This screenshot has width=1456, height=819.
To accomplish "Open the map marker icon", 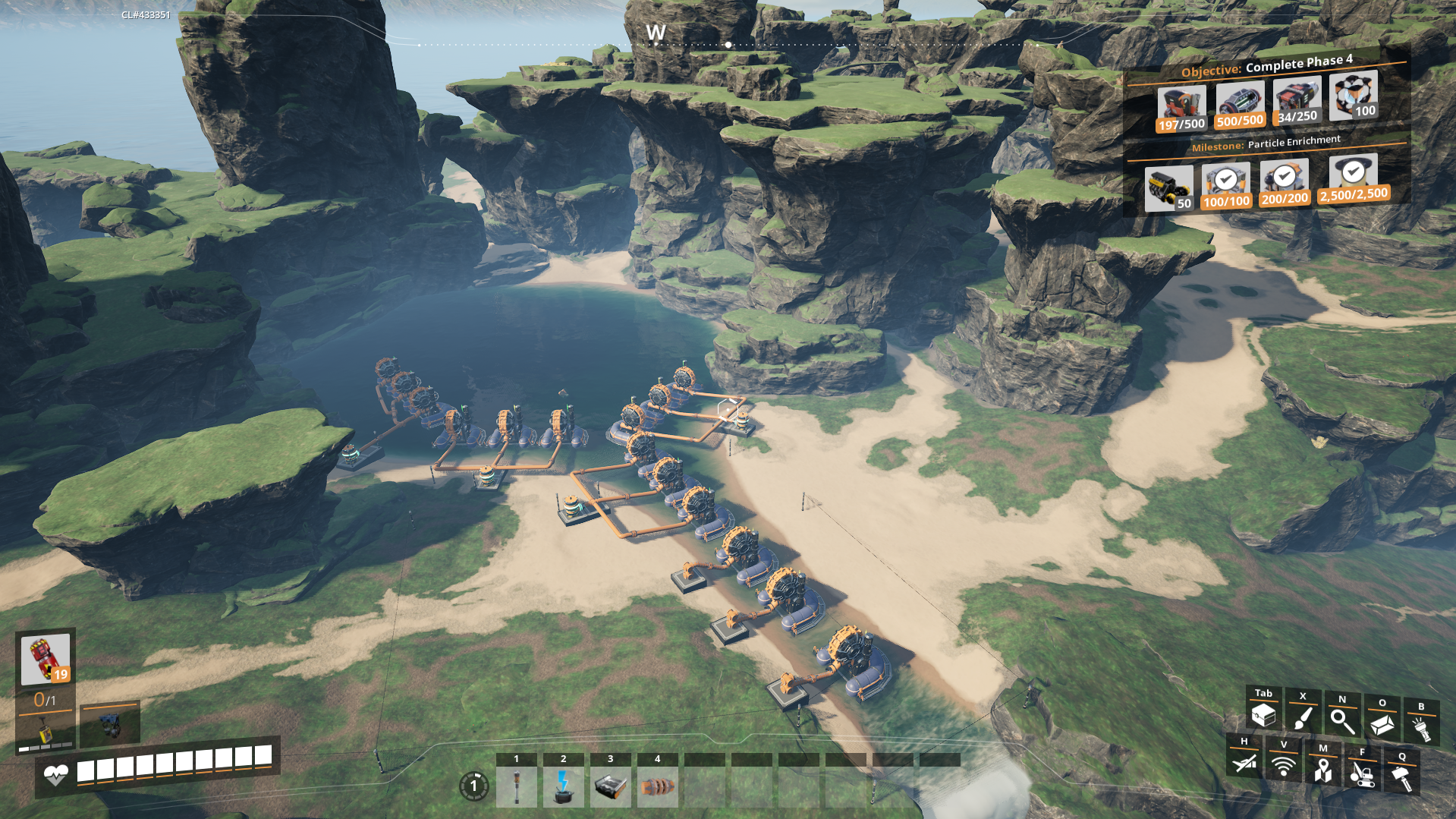I will (x=1322, y=770).
